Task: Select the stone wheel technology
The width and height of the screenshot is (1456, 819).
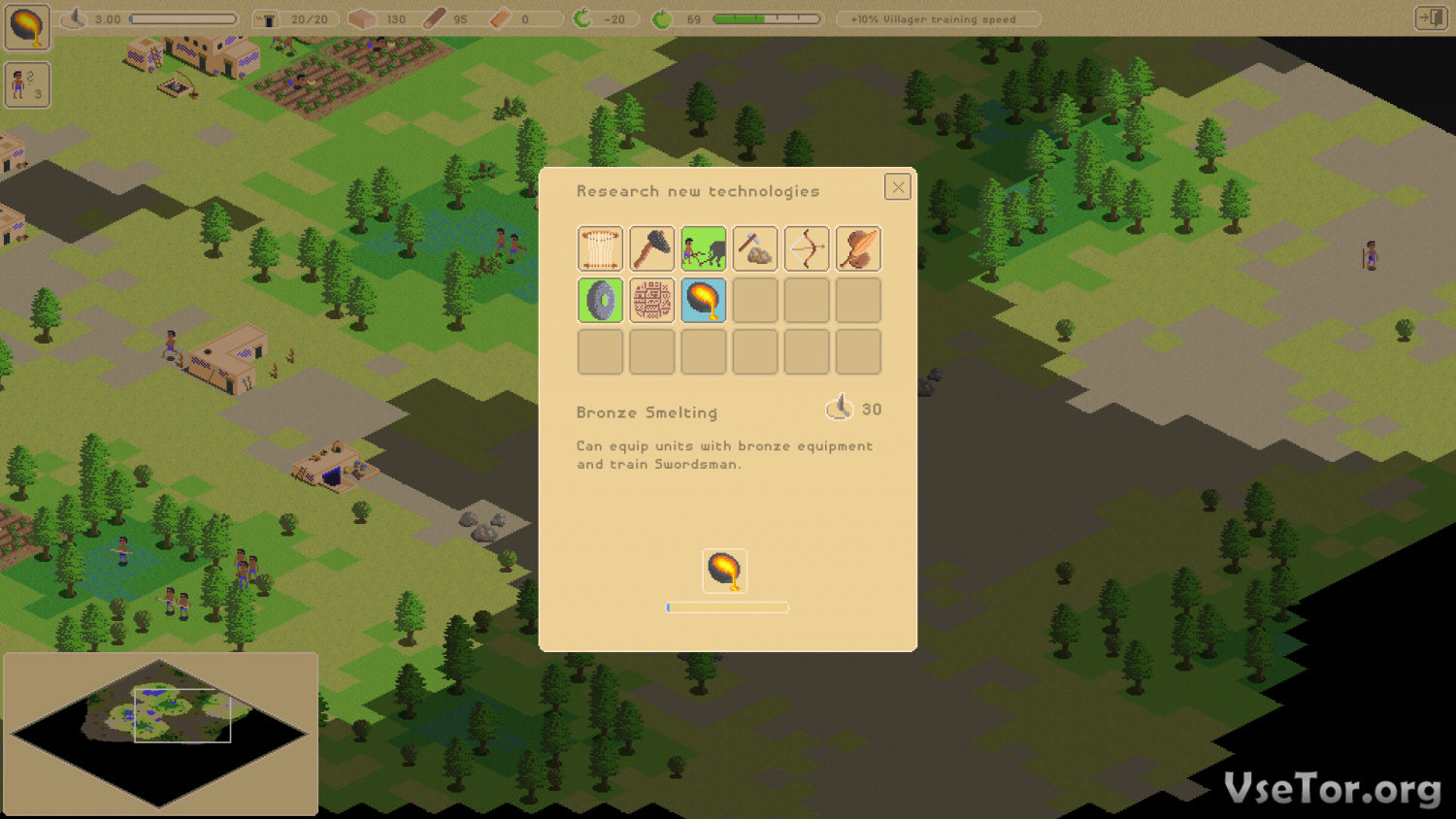Action: tap(600, 301)
